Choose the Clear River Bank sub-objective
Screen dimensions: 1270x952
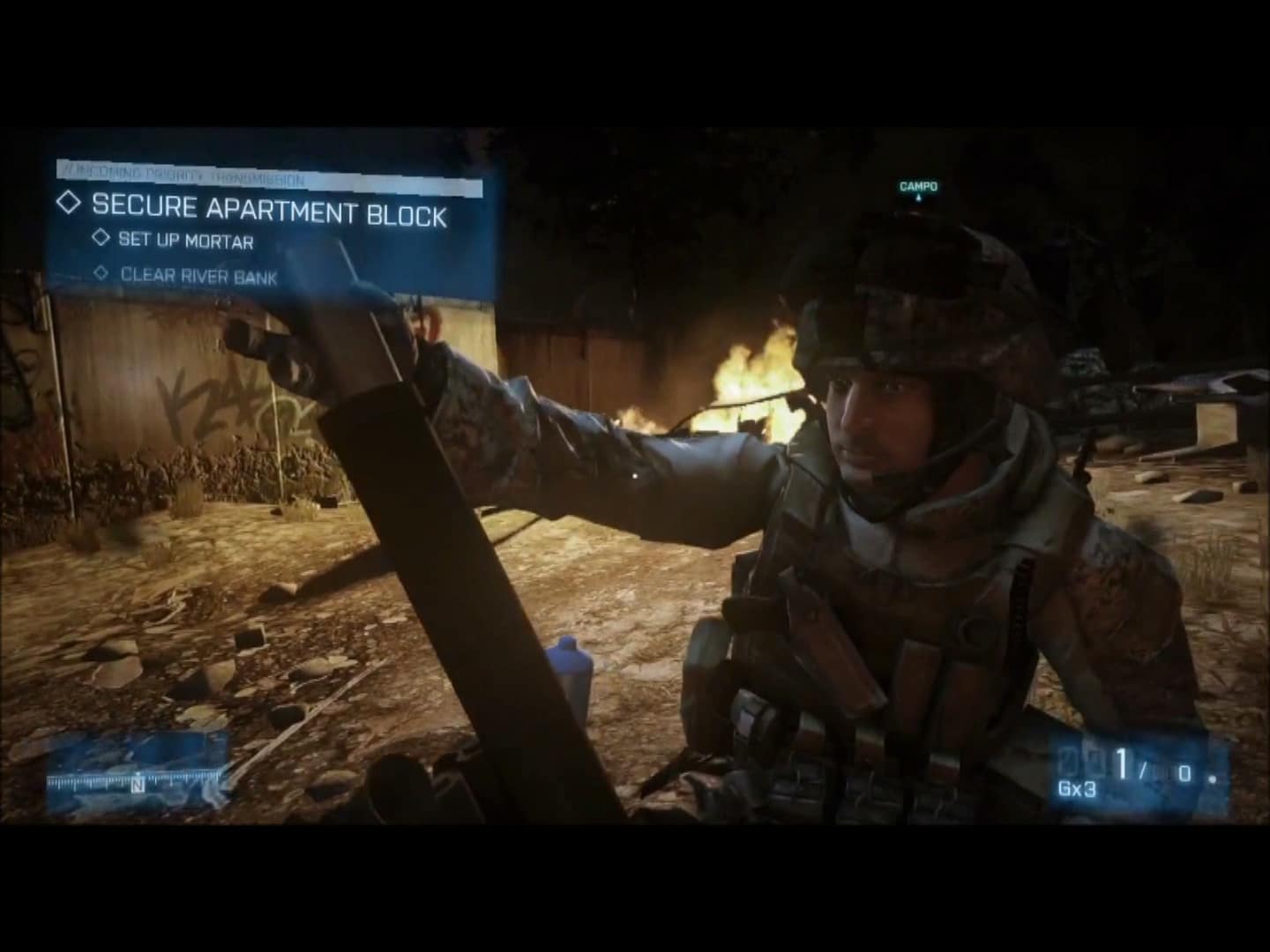(x=198, y=276)
